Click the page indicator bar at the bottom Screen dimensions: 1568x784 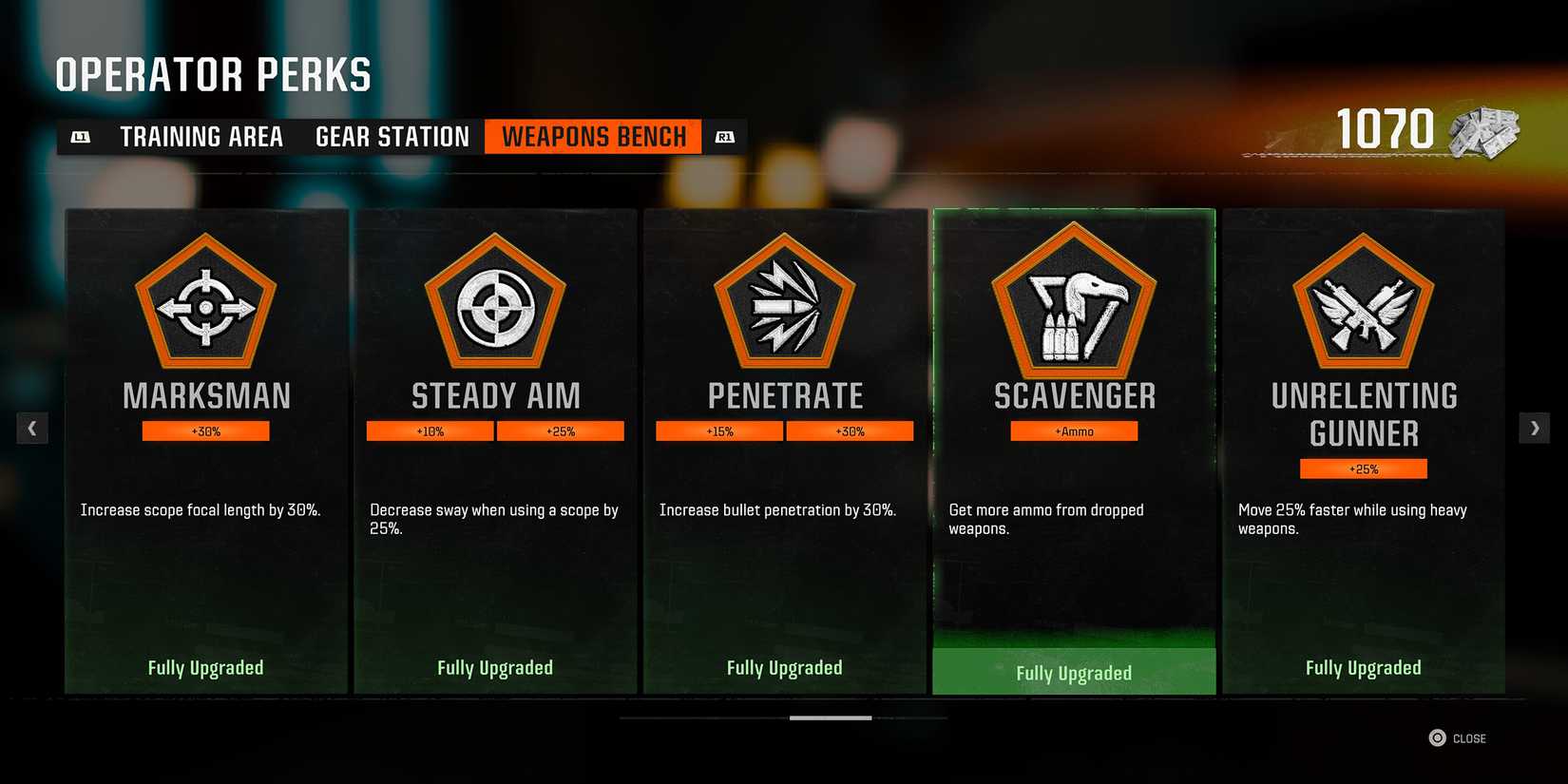tap(832, 717)
